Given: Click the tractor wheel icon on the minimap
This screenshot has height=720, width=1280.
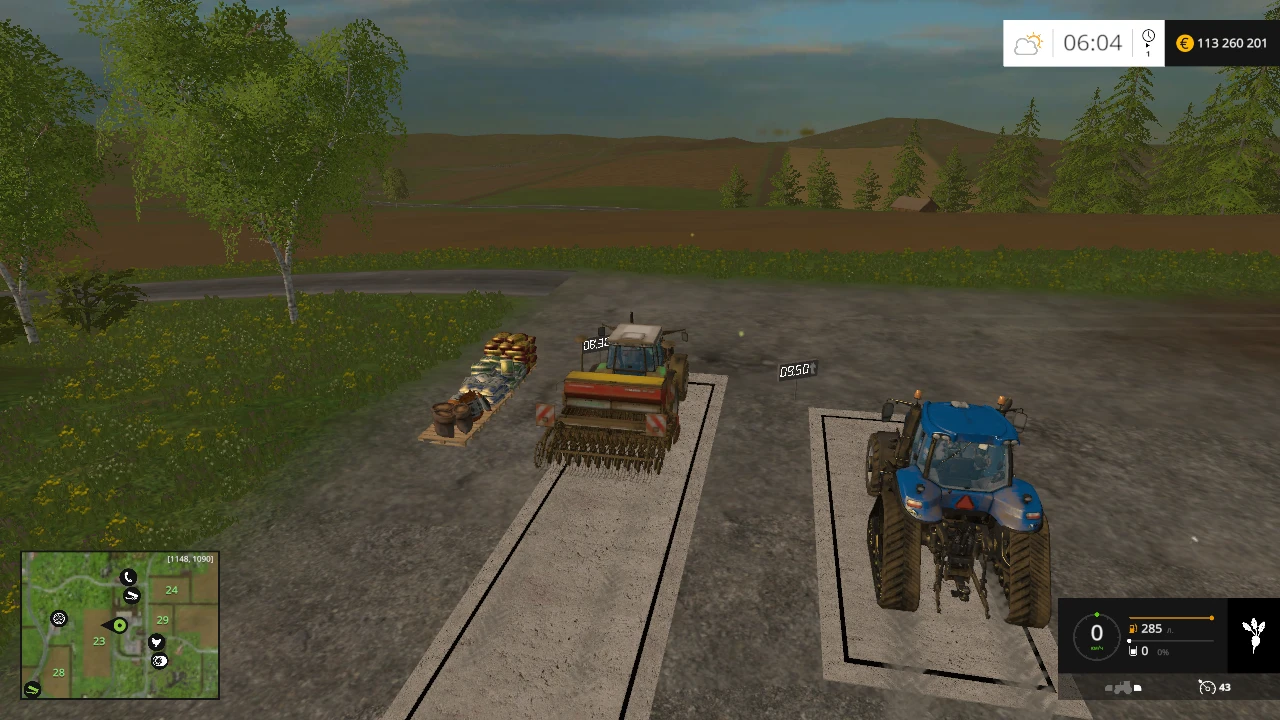Looking at the screenshot, I should tap(58, 619).
